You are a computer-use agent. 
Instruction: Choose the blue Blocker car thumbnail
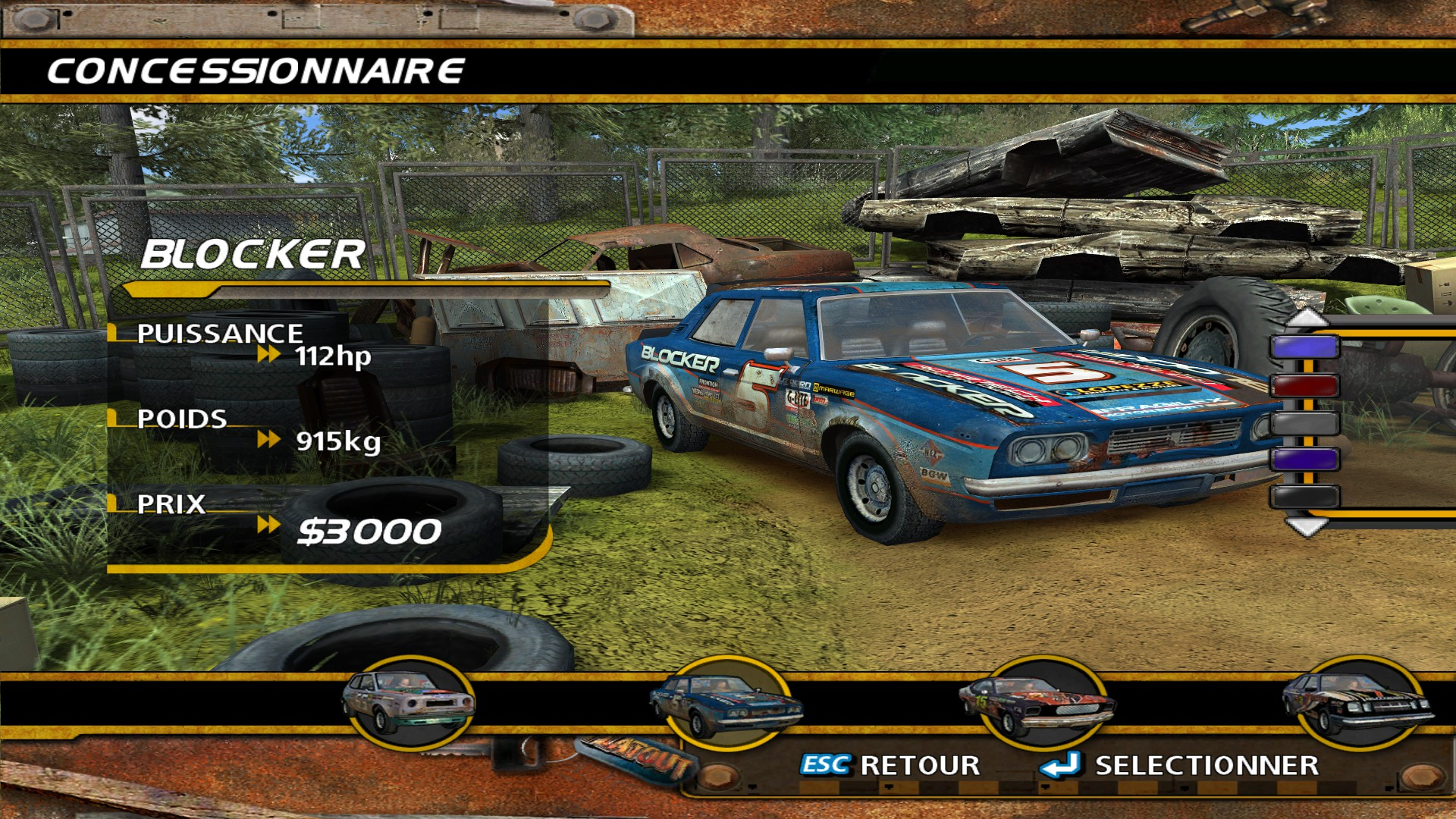pos(726,704)
